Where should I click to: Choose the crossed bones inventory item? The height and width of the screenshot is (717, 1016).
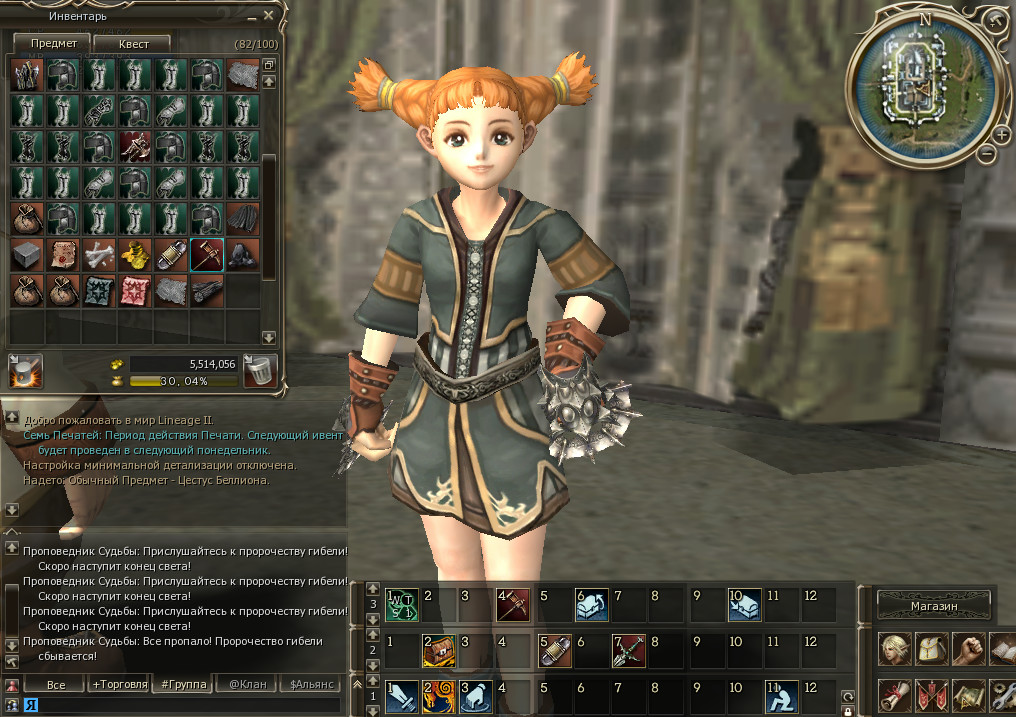[98, 255]
